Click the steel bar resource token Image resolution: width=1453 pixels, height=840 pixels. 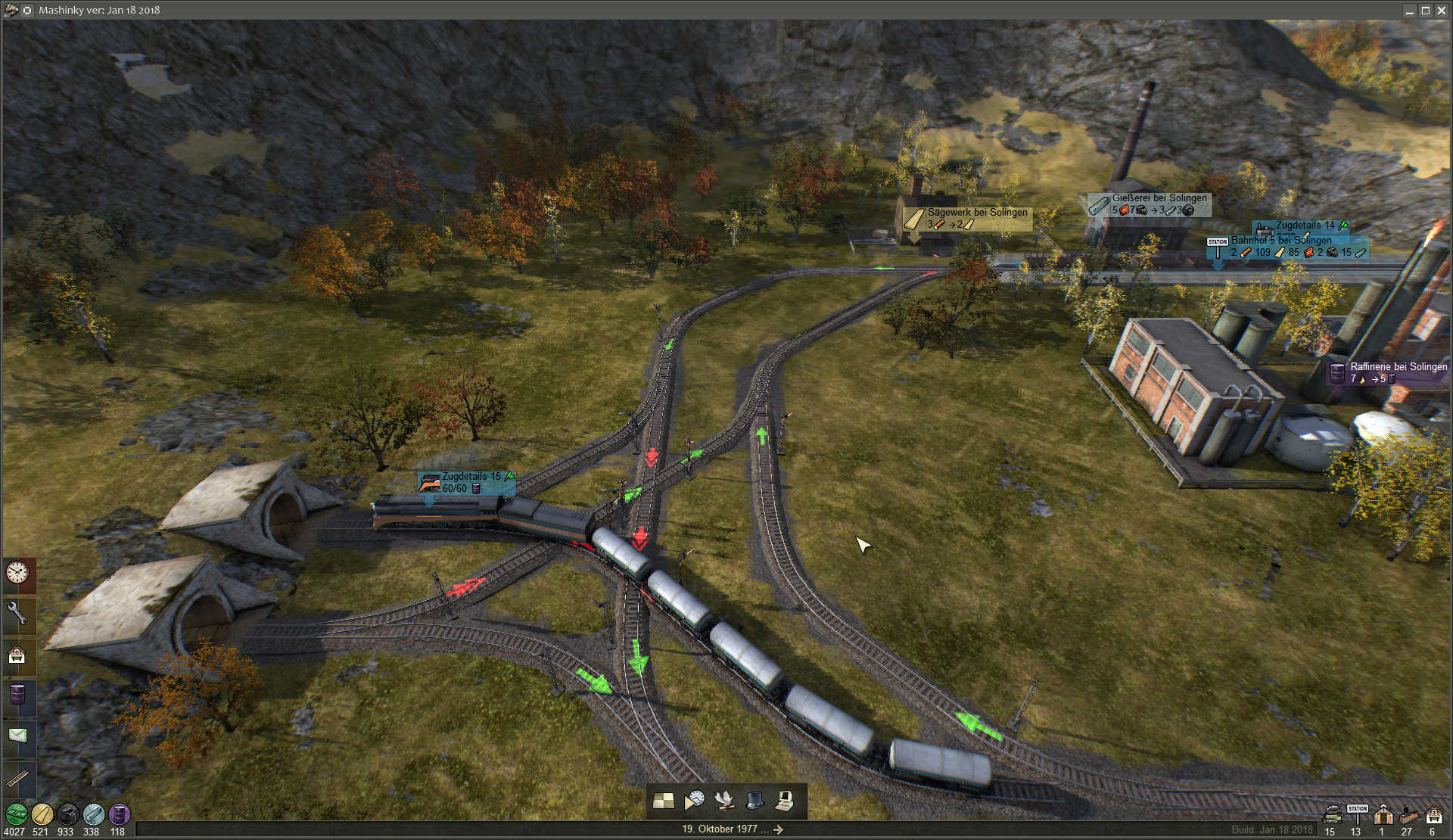point(93,814)
